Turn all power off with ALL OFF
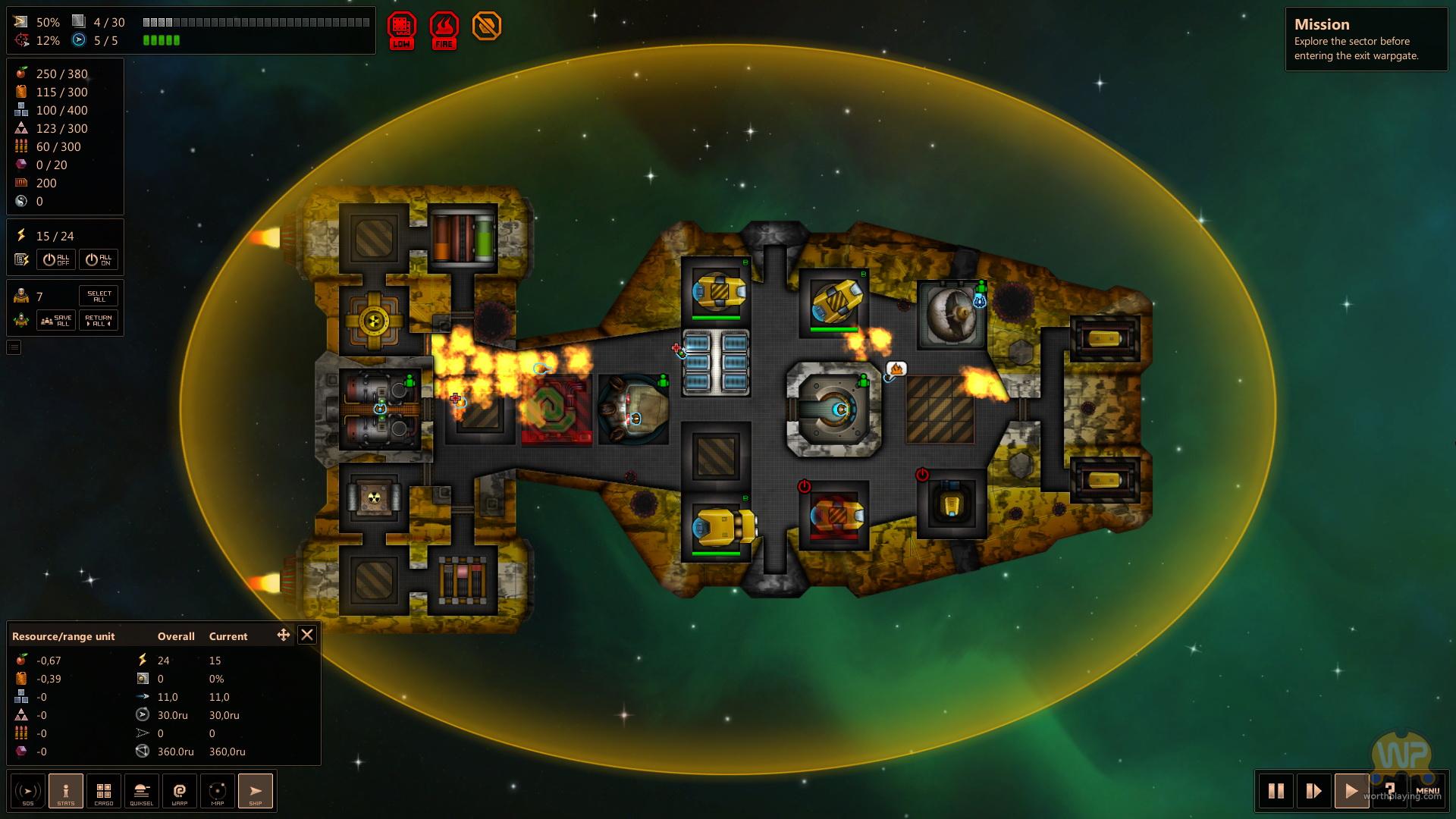Image resolution: width=1456 pixels, height=819 pixels. 56,259
